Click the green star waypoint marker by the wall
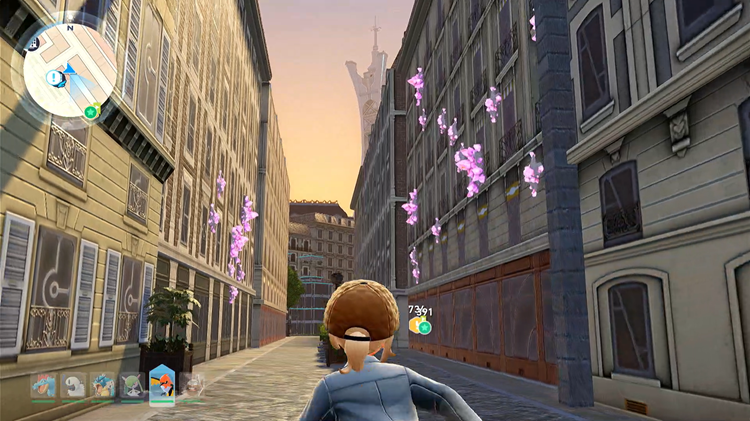 pos(425,326)
